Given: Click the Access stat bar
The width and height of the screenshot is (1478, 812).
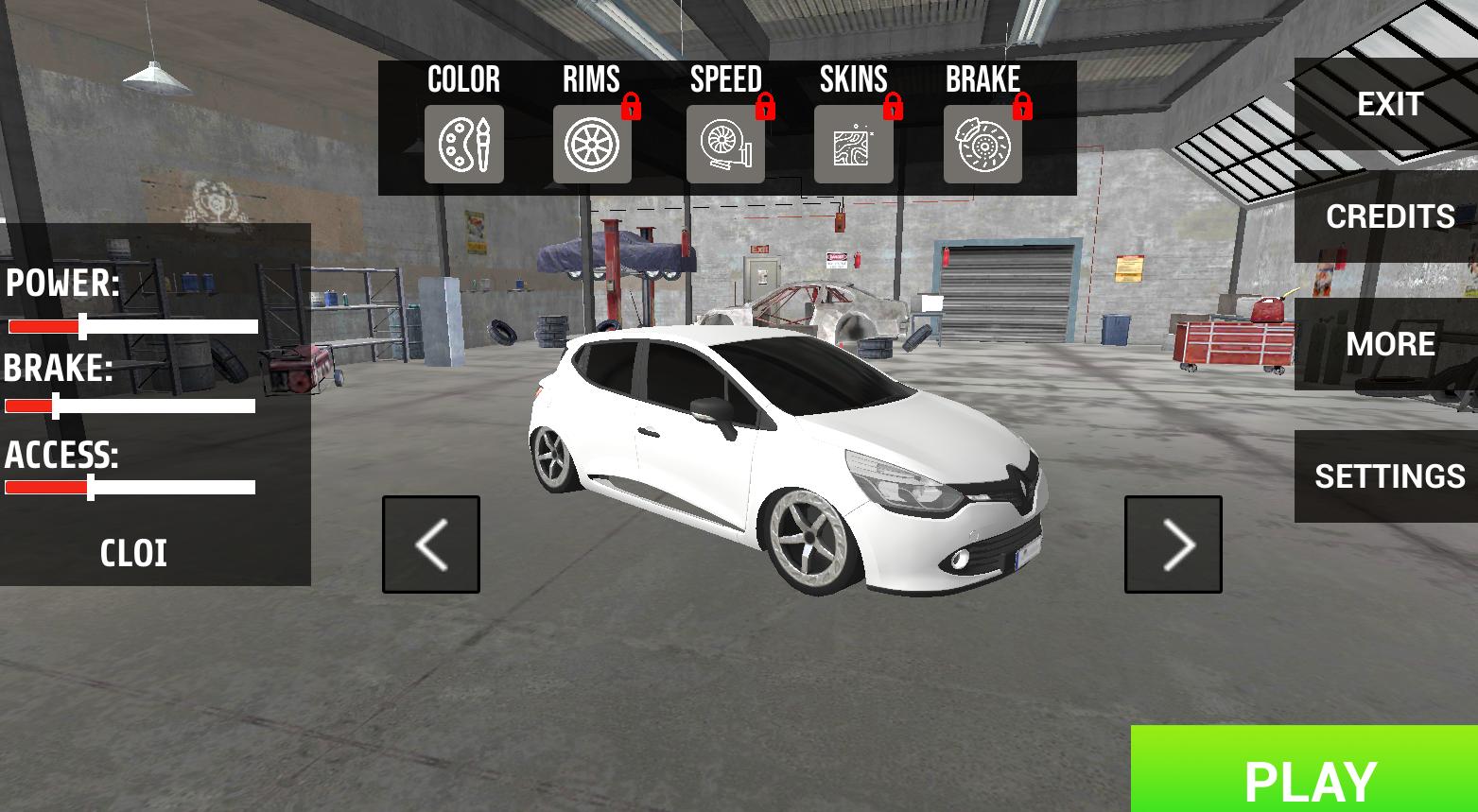Looking at the screenshot, I should [130, 488].
